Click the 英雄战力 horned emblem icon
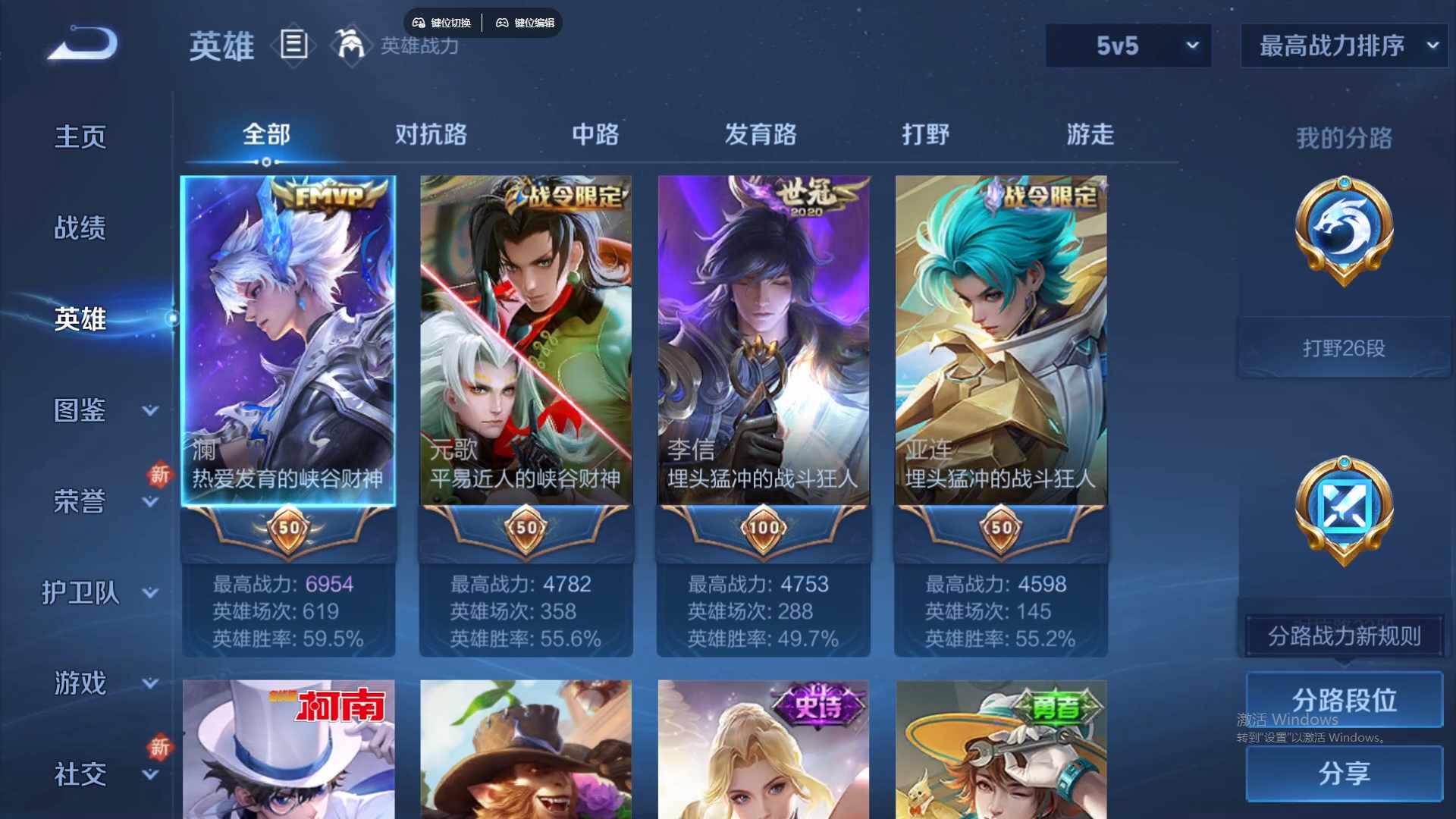This screenshot has width=1456, height=819. point(350,45)
